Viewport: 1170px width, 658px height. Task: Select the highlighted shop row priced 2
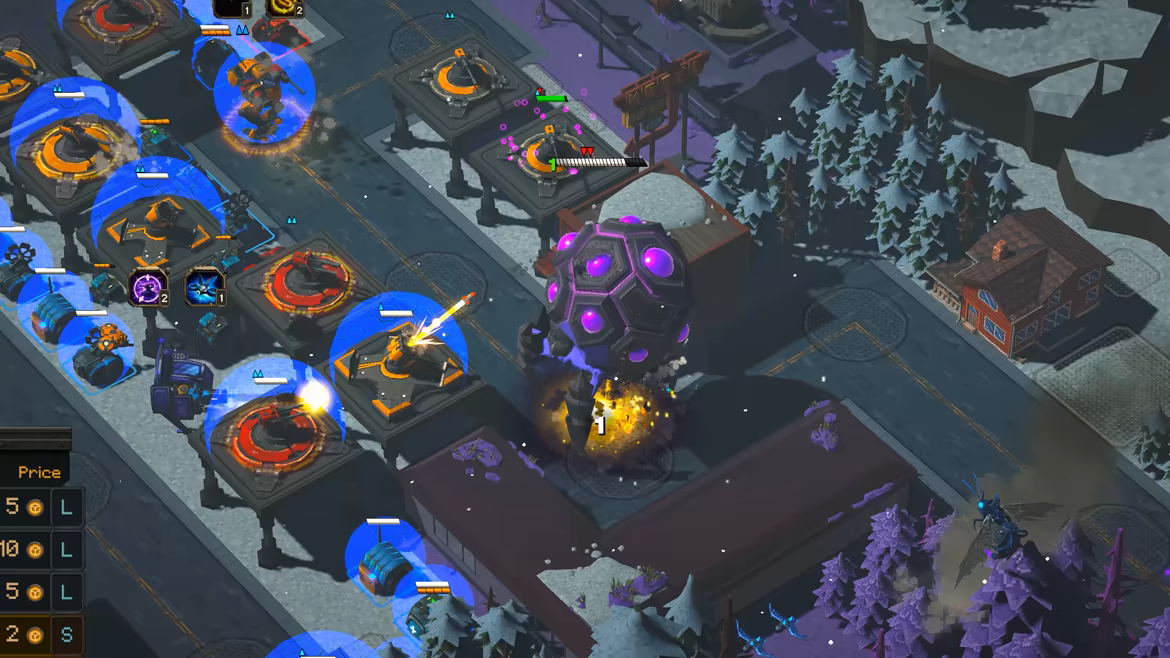pos(38,635)
